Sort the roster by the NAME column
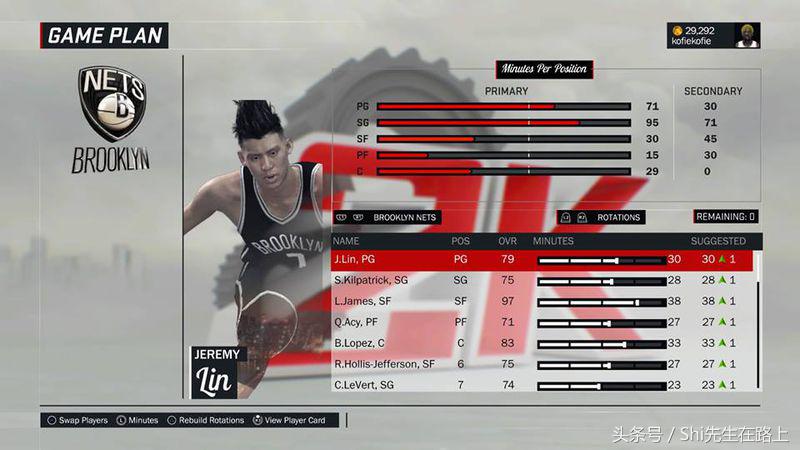The width and height of the screenshot is (800, 450). [346, 241]
